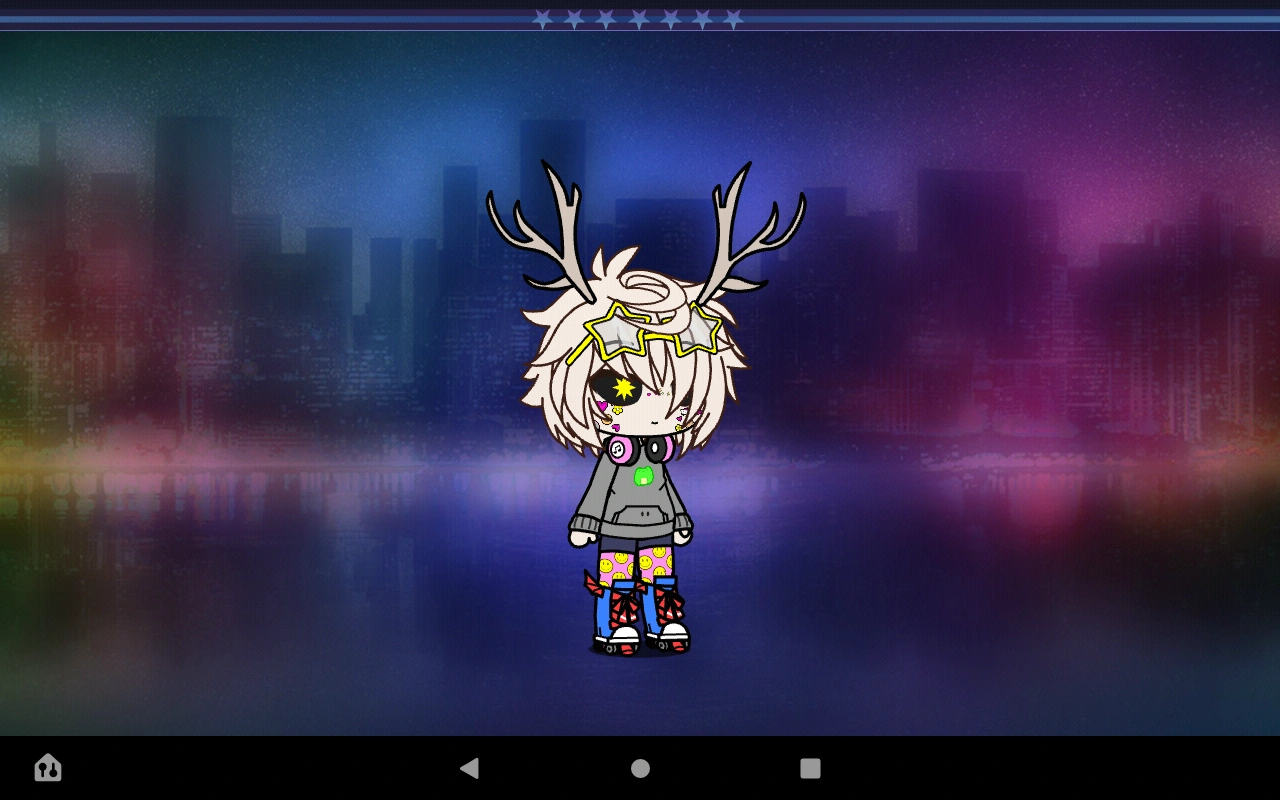
Task: Click the pink headphones around the character's neck
Action: (620, 447)
